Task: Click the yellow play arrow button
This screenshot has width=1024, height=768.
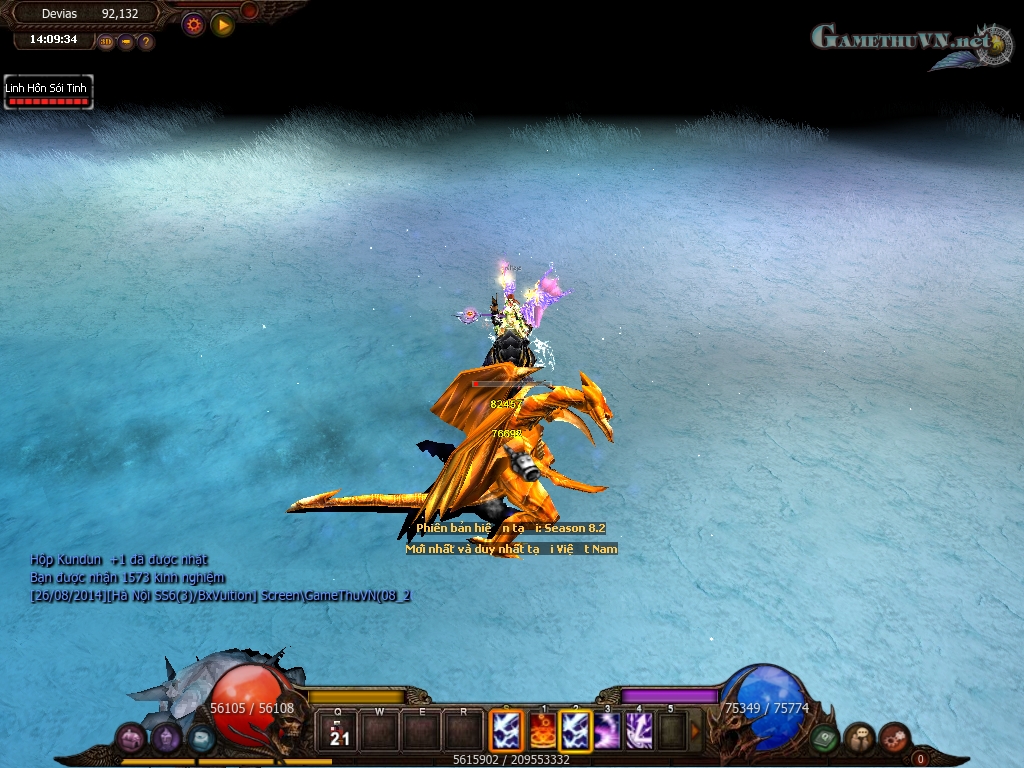Action: (x=222, y=25)
